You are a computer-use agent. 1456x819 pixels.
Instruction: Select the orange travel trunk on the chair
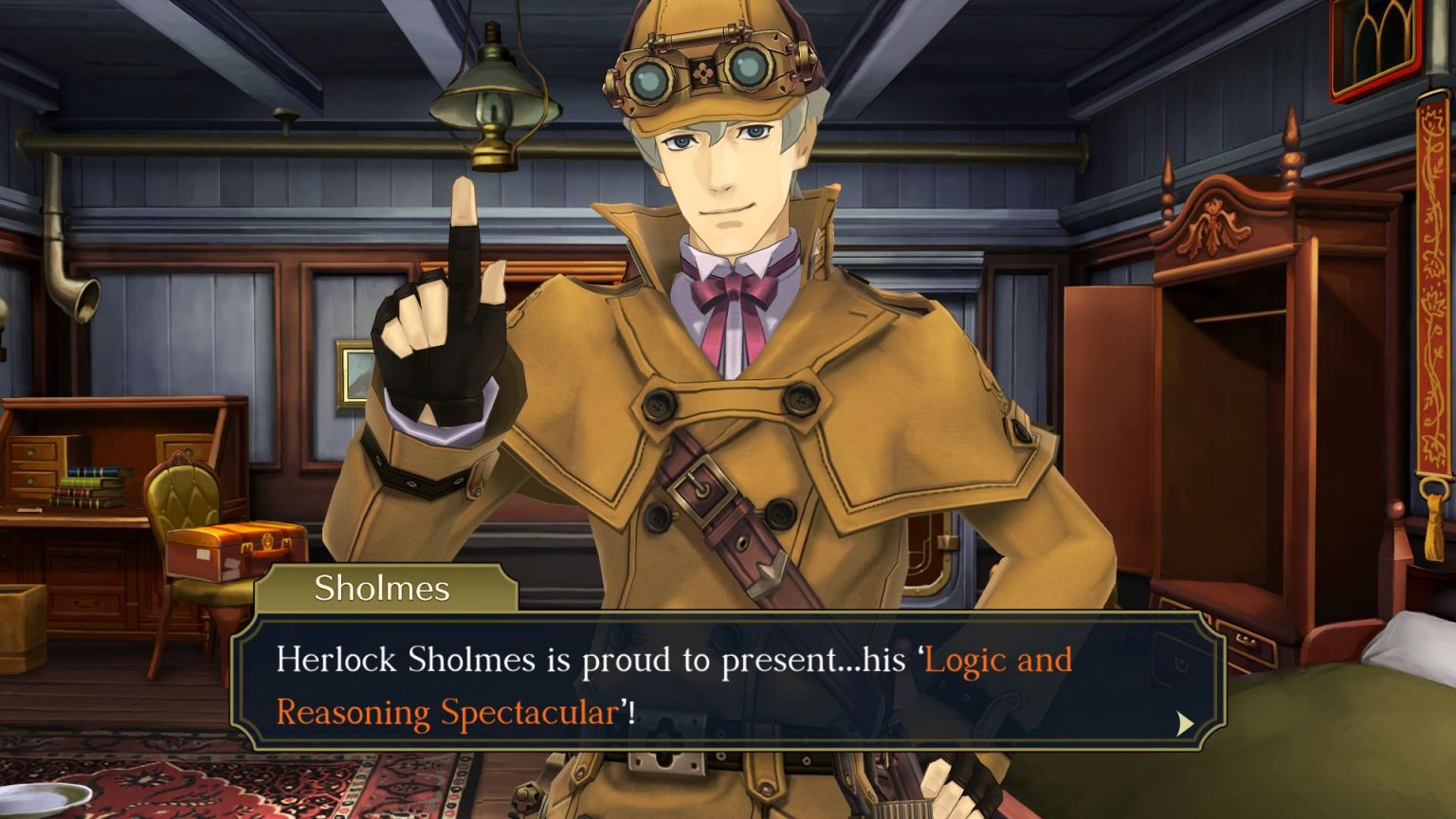tap(230, 545)
